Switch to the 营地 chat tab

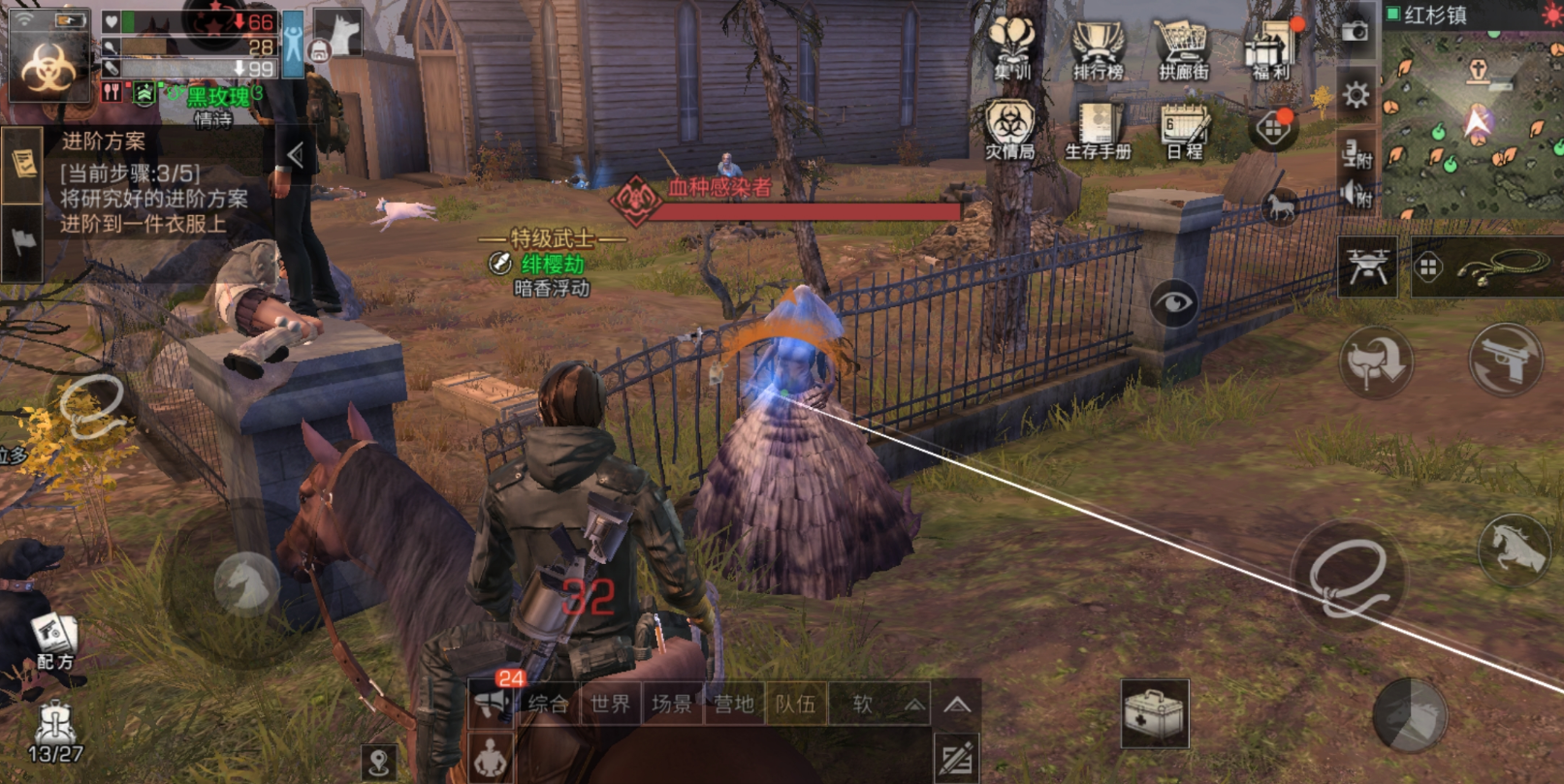(x=733, y=705)
